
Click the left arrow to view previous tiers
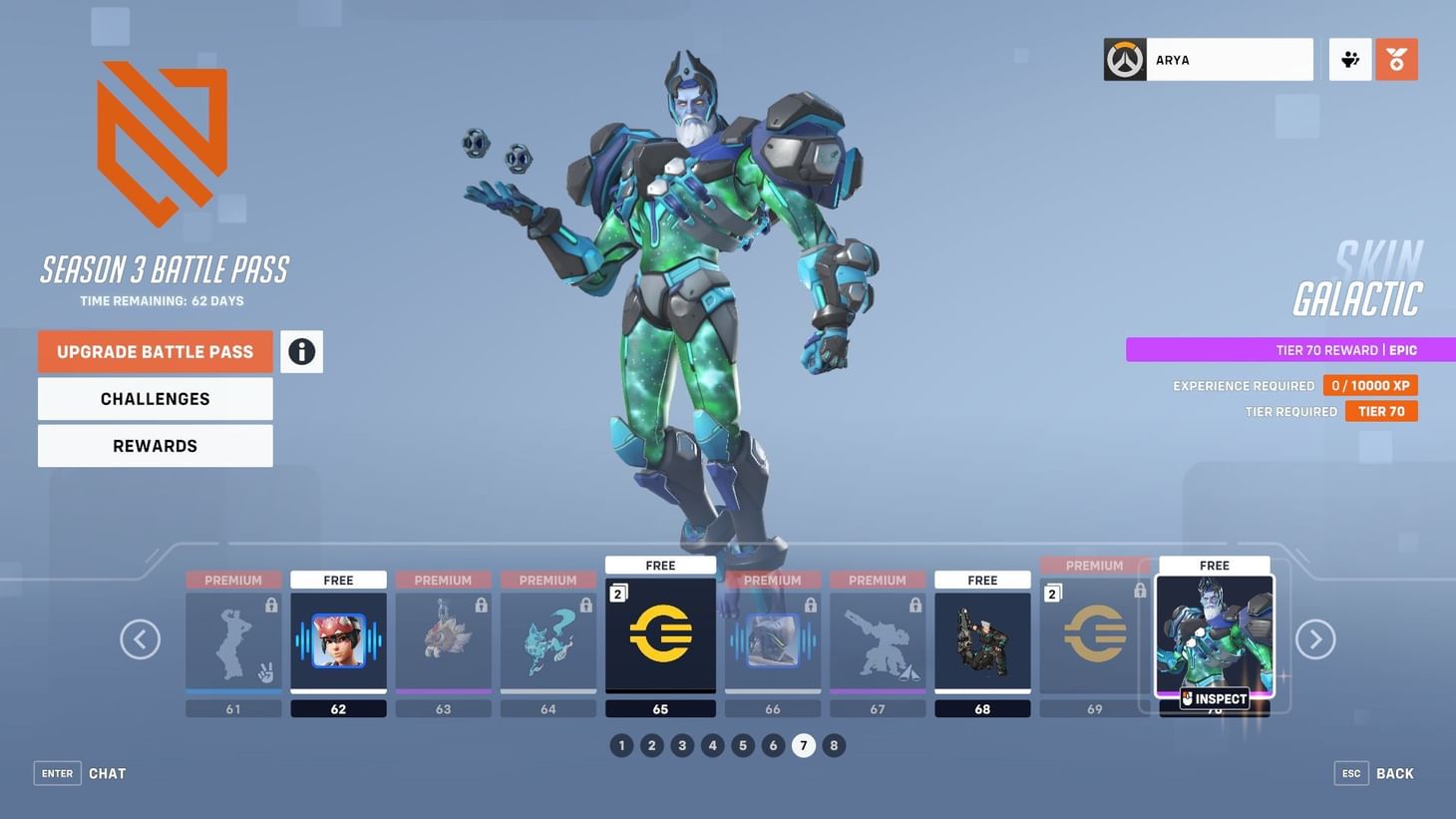point(141,637)
